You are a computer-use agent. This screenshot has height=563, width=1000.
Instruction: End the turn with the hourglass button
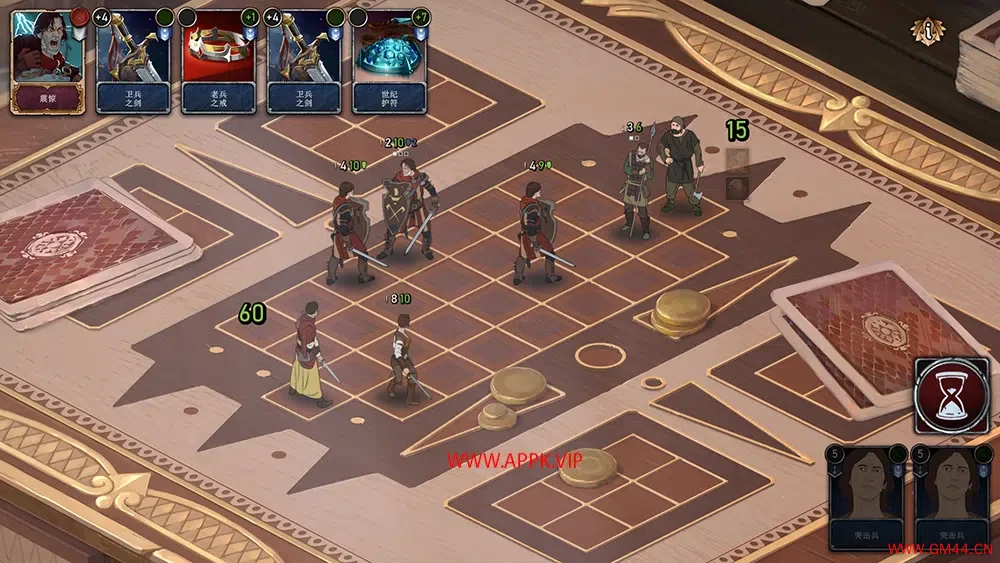pos(951,395)
